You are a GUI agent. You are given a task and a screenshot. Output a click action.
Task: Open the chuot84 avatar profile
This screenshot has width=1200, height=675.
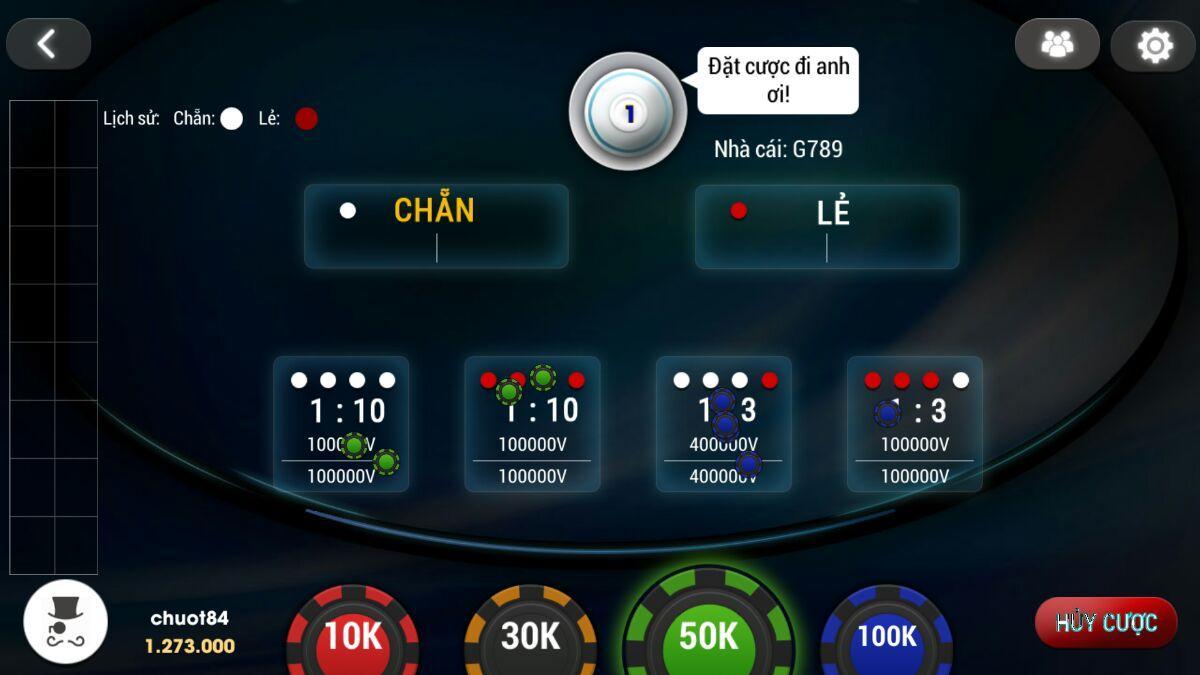pyautogui.click(x=66, y=620)
